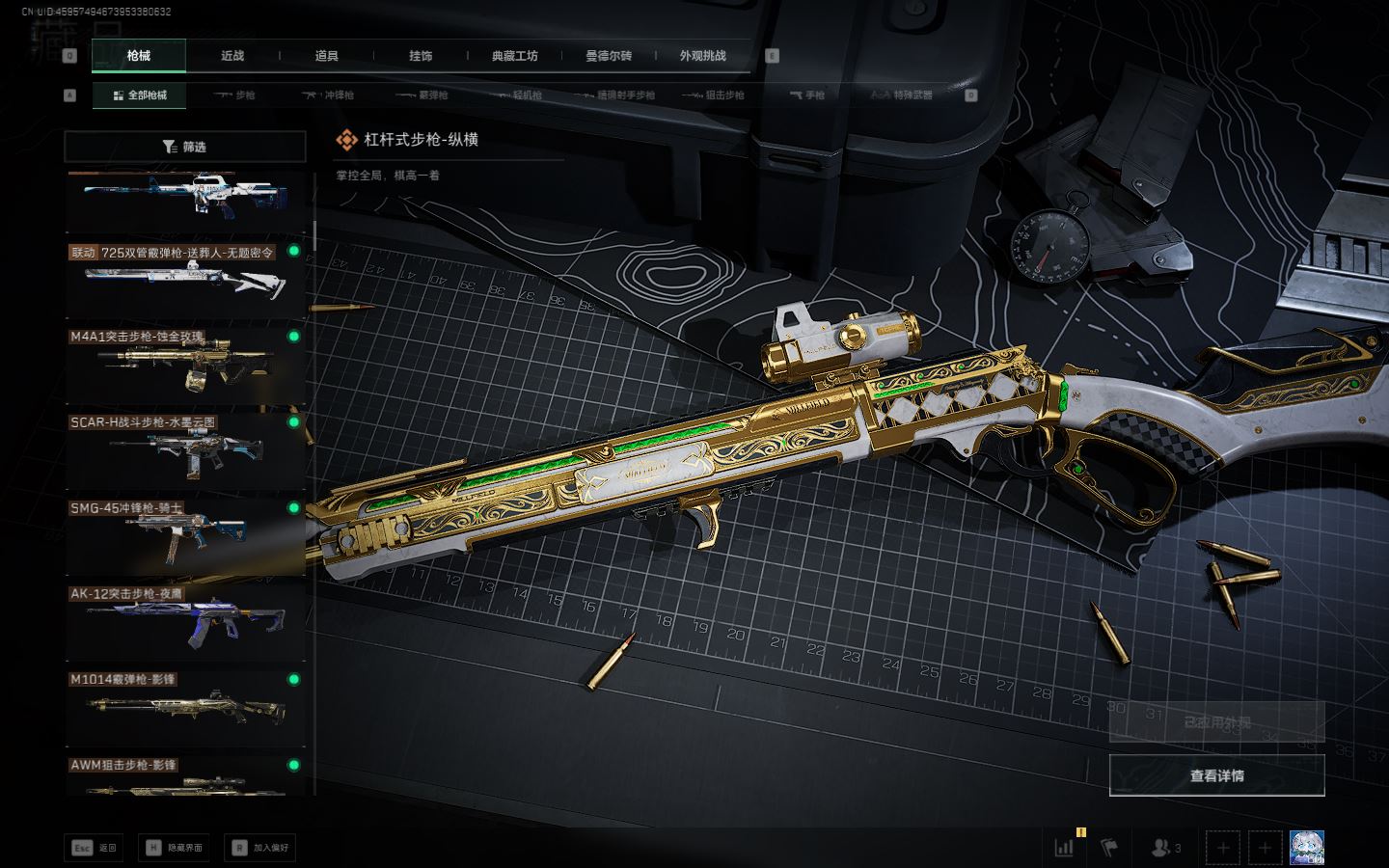Filter by 手枪 pistol category
The height and width of the screenshot is (868, 1389).
[x=807, y=95]
